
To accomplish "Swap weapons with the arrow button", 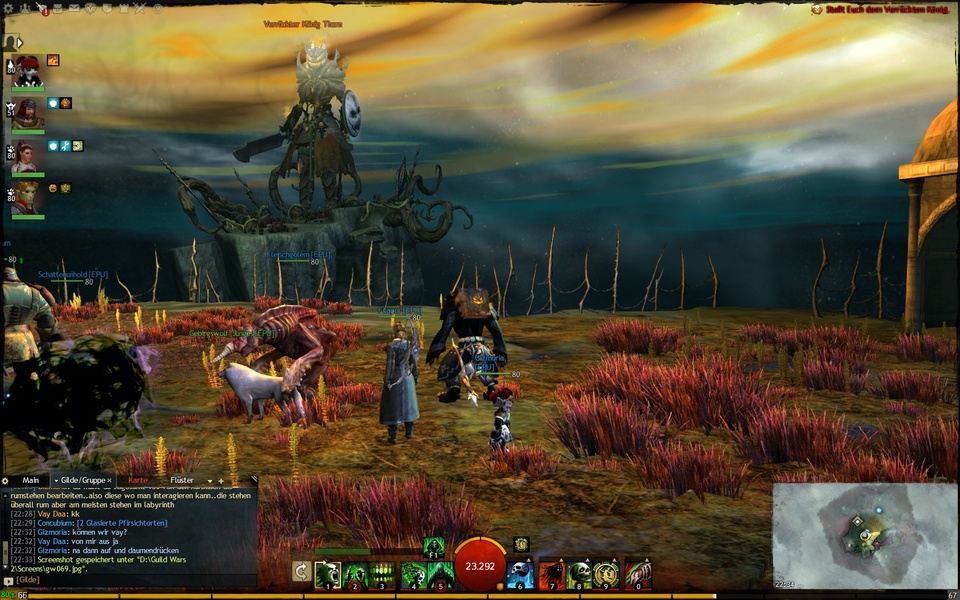I will coord(301,571).
